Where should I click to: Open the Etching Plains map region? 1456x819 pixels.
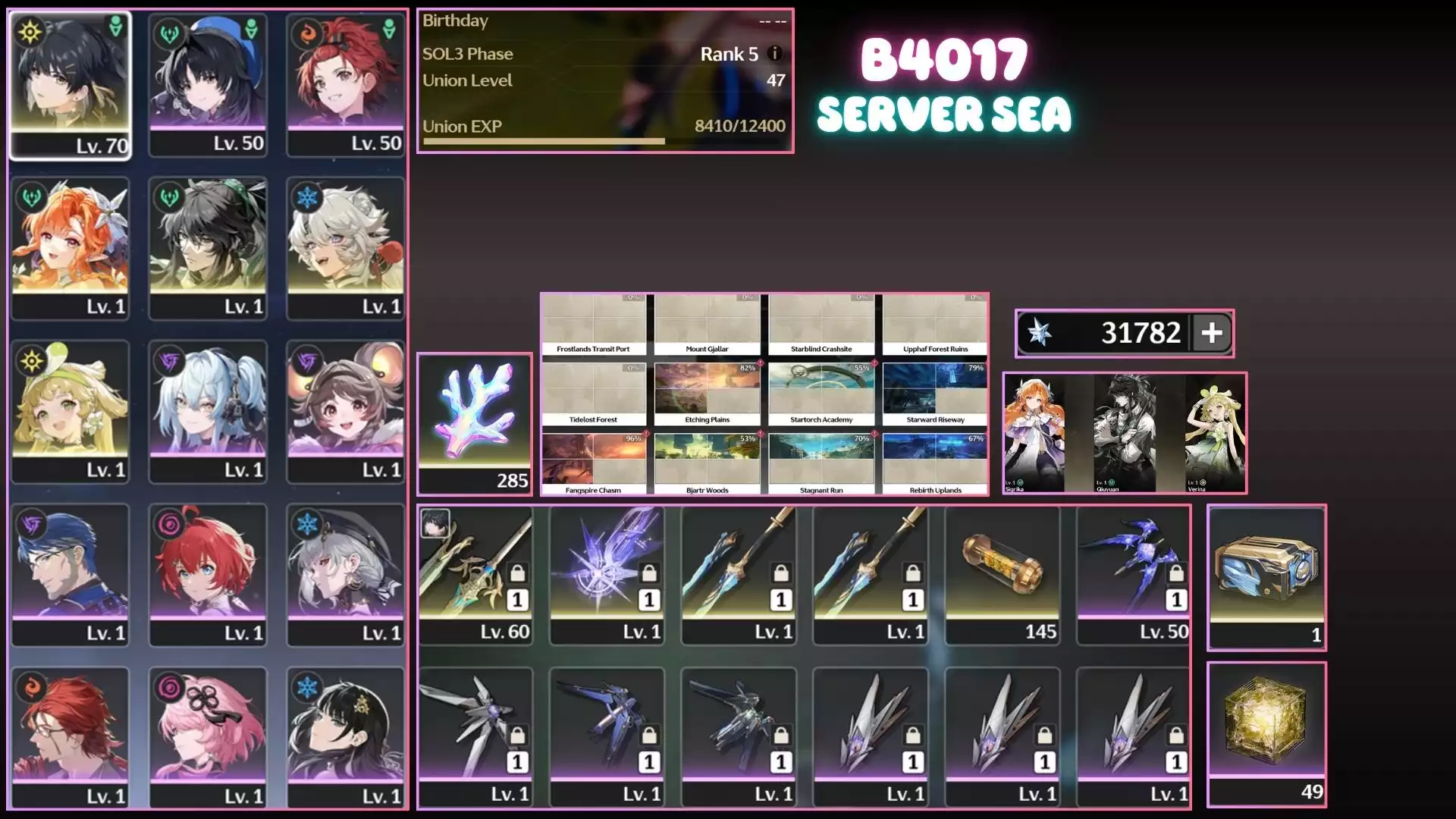707,388
